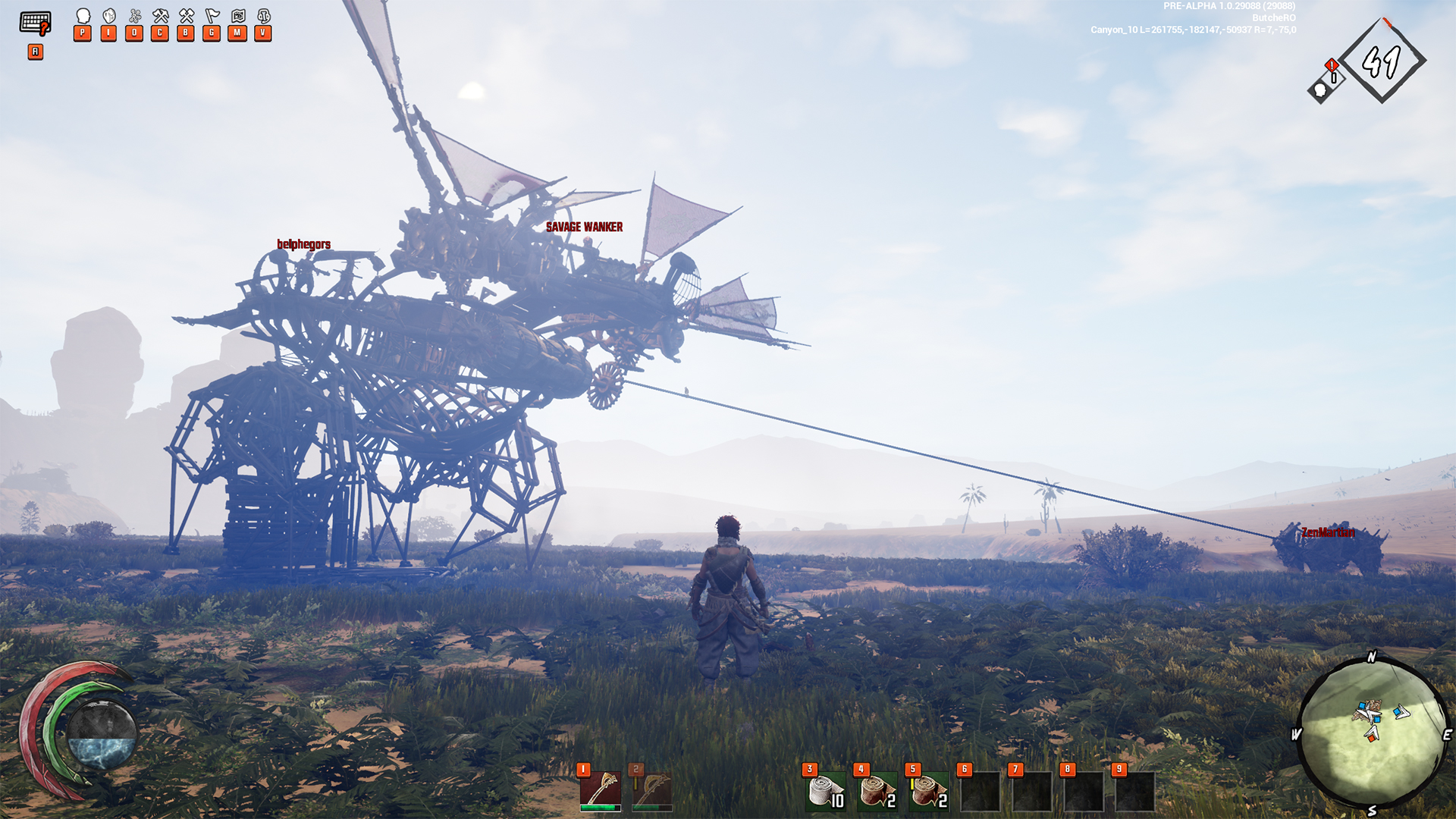Open the tech tree nodes icon
This screenshot has width=1456, height=819.
135,16
